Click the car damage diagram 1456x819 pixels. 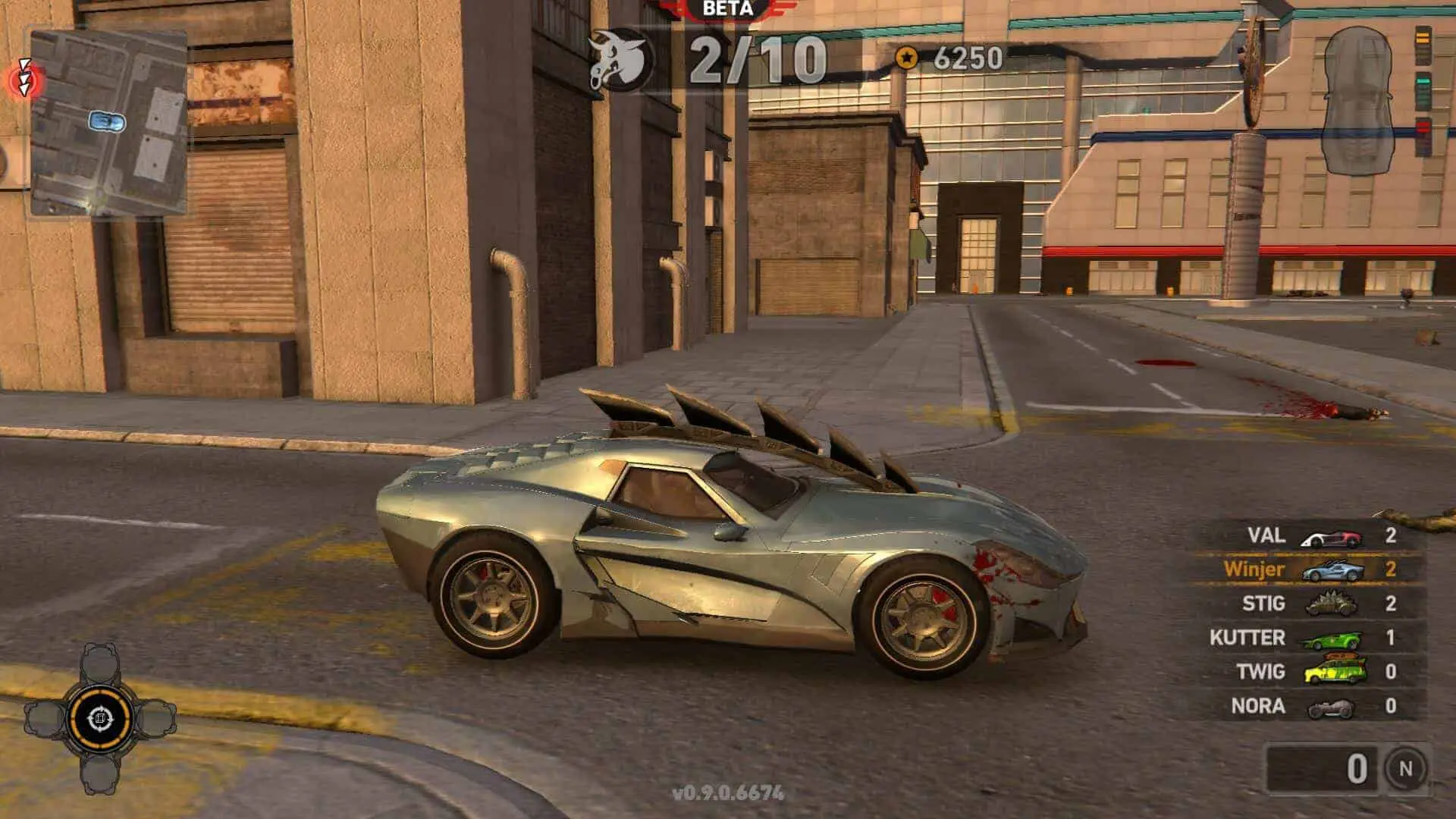coord(1357,100)
